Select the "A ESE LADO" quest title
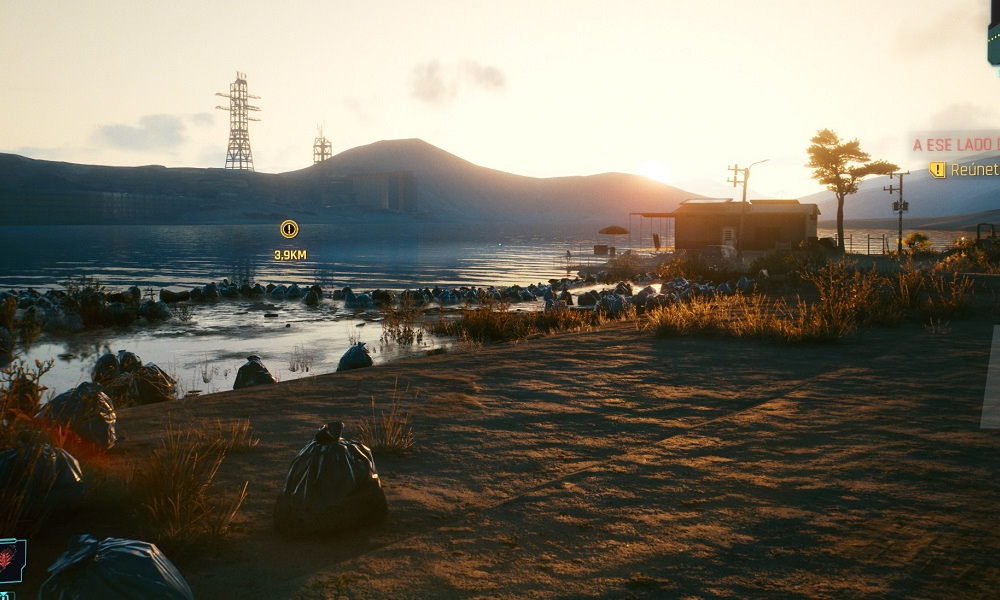This screenshot has width=1000, height=600. pyautogui.click(x=957, y=145)
